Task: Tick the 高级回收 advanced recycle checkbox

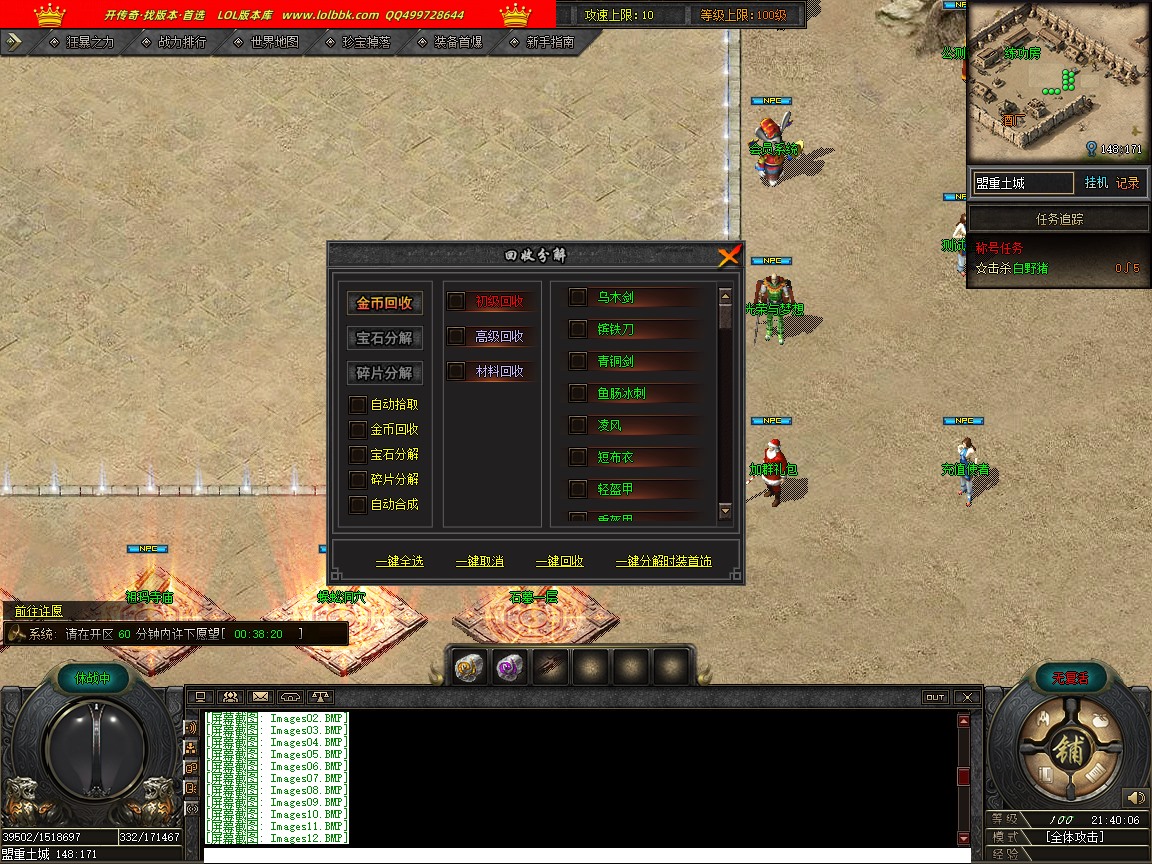Action: pos(456,336)
